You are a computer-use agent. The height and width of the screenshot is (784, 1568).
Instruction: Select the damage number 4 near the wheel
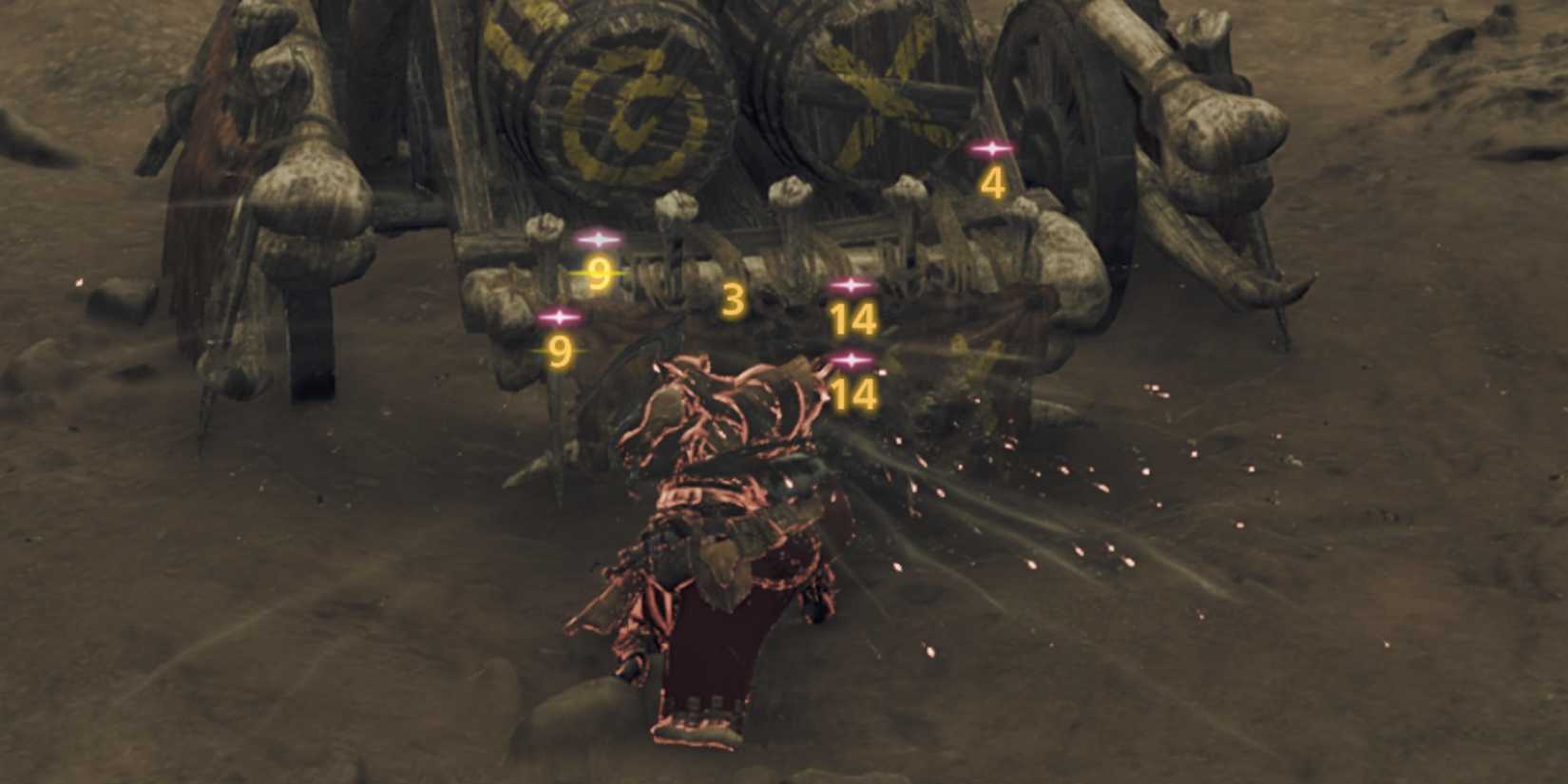pos(994,183)
